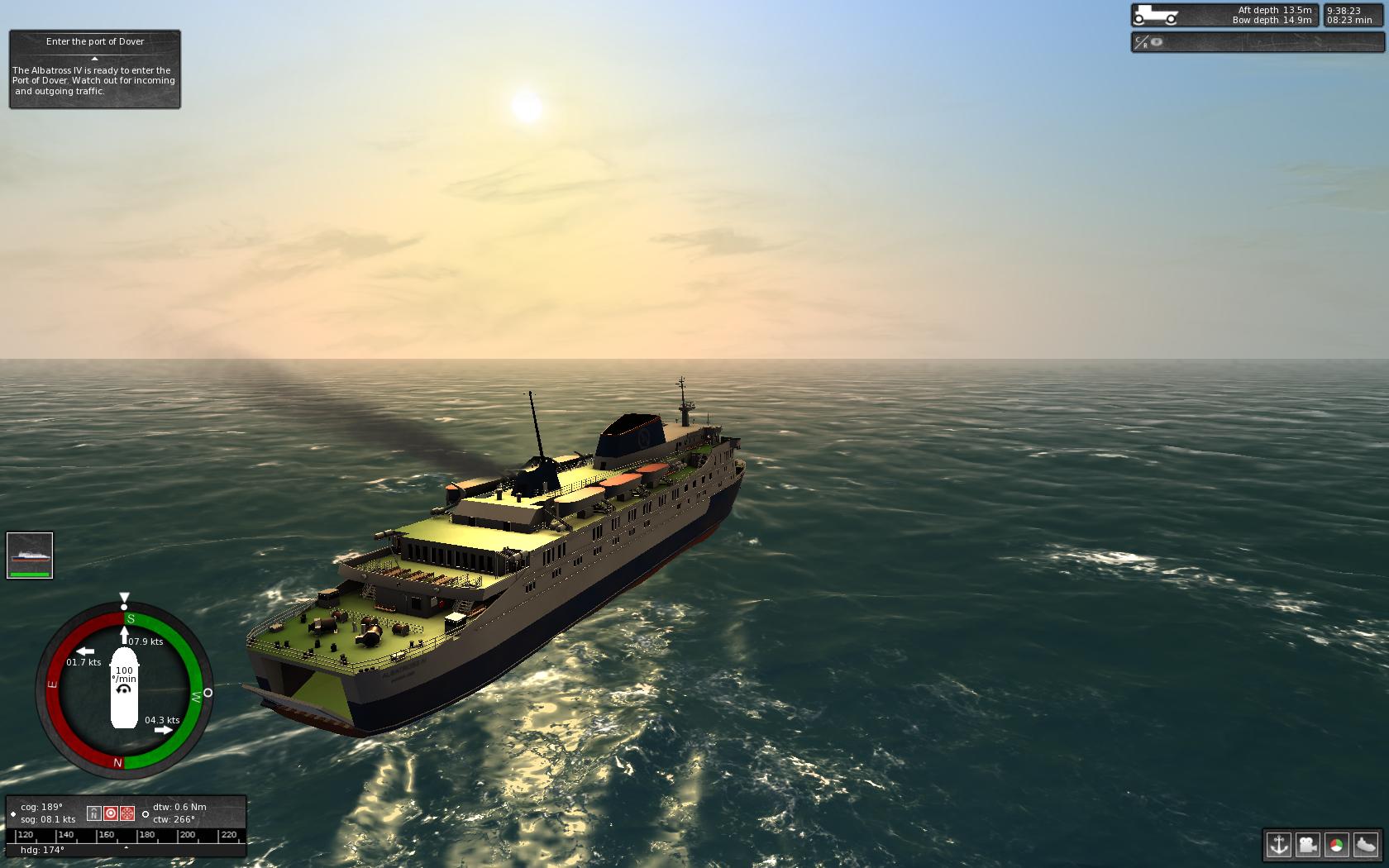Toggle the eye visibility icon top right
Viewport: 1389px width, 868px height.
point(1156,41)
